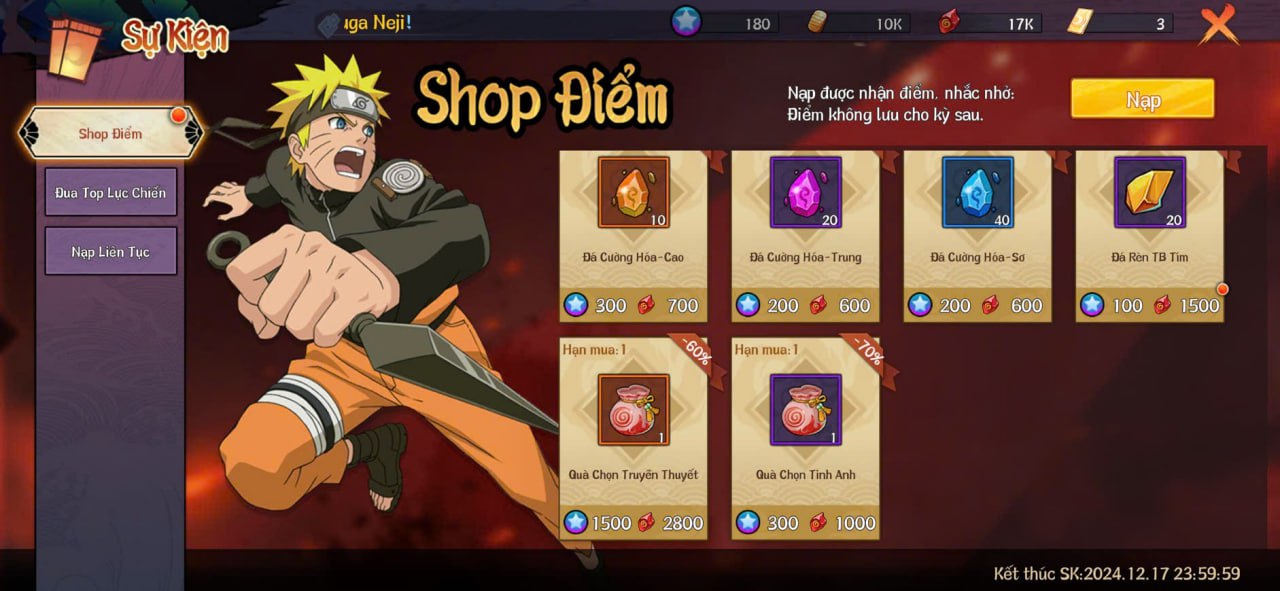Select the Nạp Liên Tục tab
The height and width of the screenshot is (591, 1280).
click(x=110, y=251)
